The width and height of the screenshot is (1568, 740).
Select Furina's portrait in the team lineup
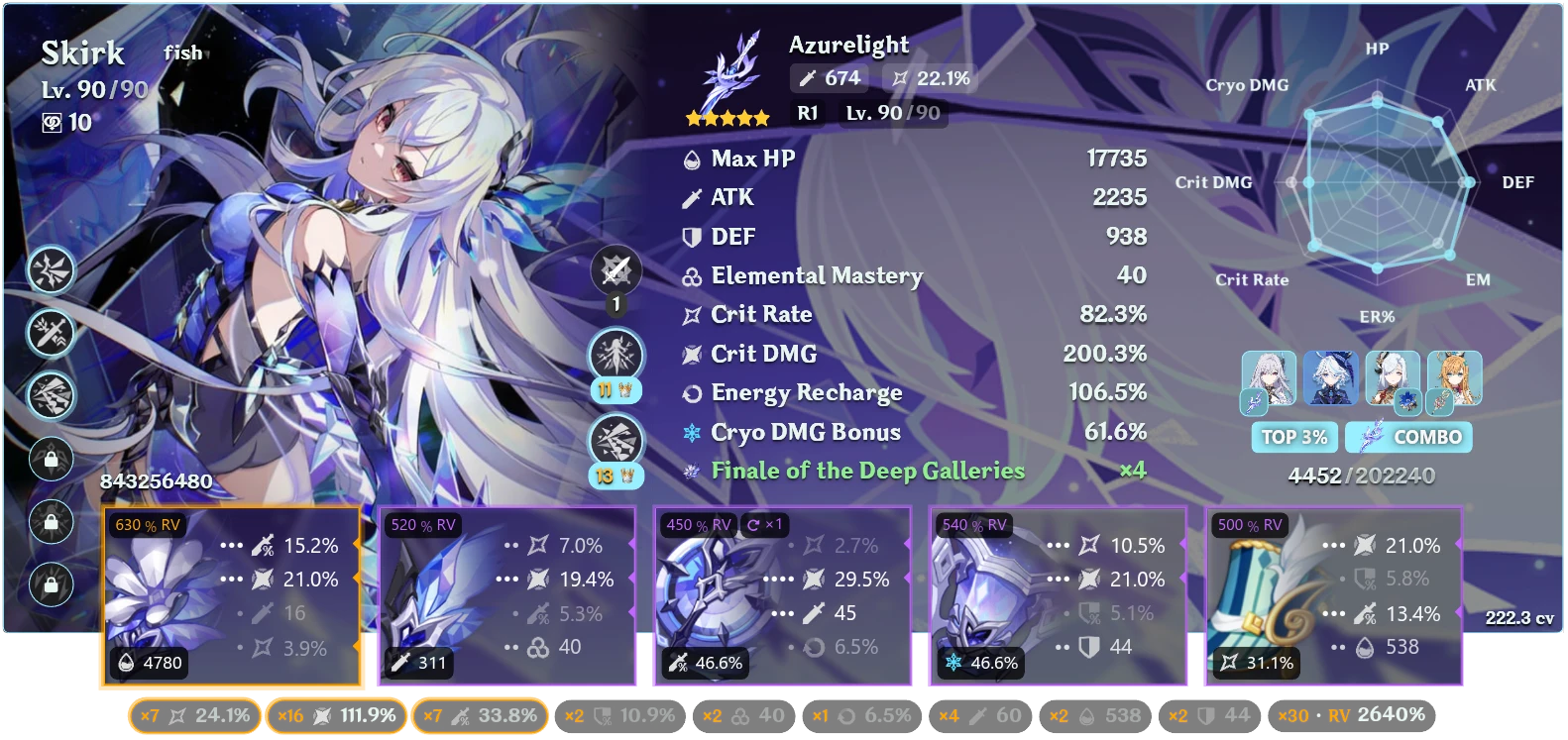[x=1331, y=378]
